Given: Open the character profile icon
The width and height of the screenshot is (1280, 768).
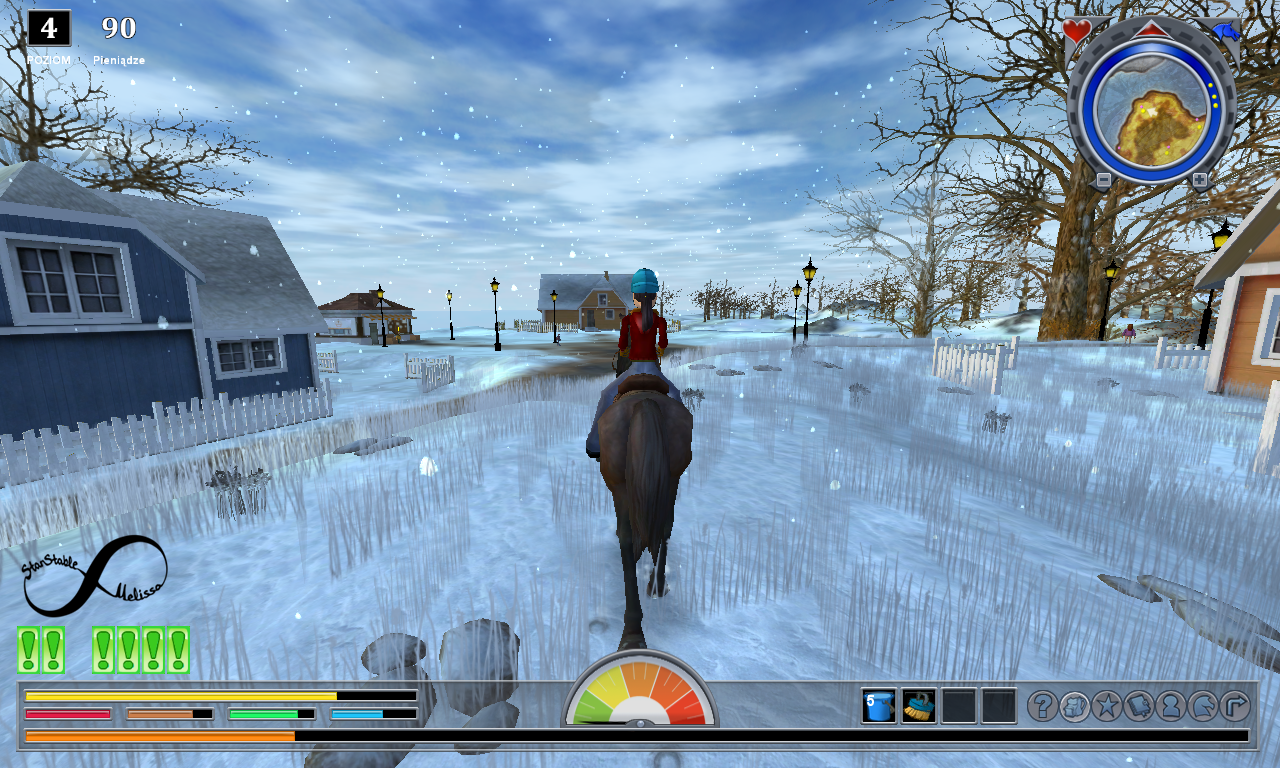Looking at the screenshot, I should pyautogui.click(x=1170, y=705).
